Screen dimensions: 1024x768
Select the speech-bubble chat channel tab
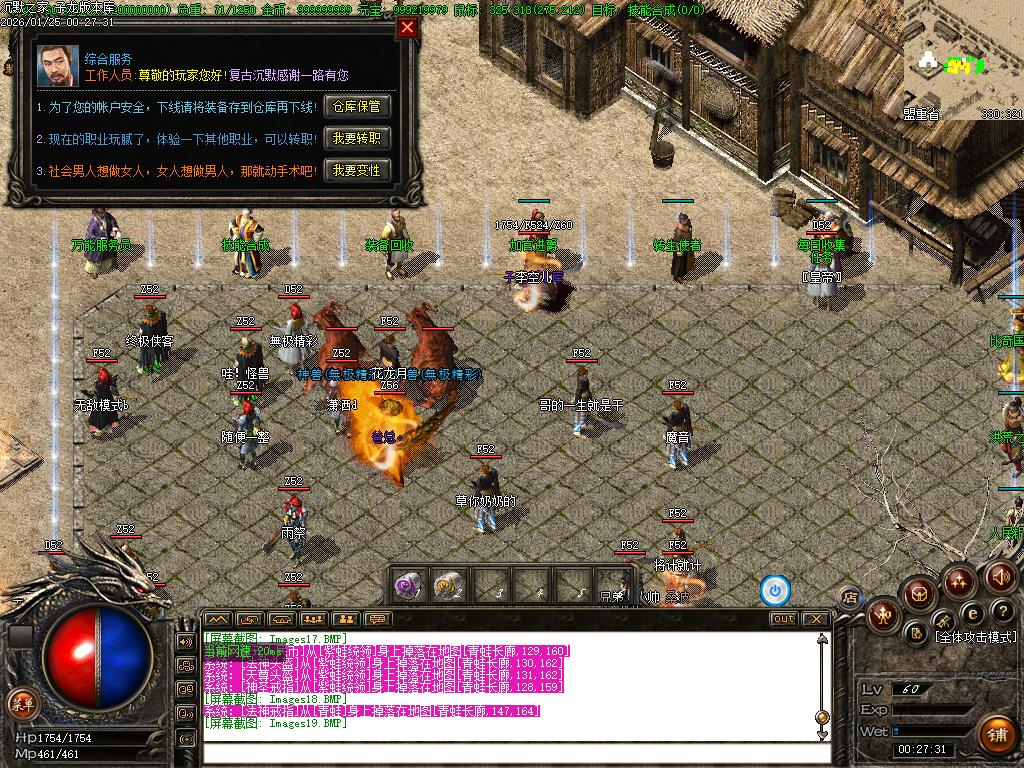click(x=377, y=619)
